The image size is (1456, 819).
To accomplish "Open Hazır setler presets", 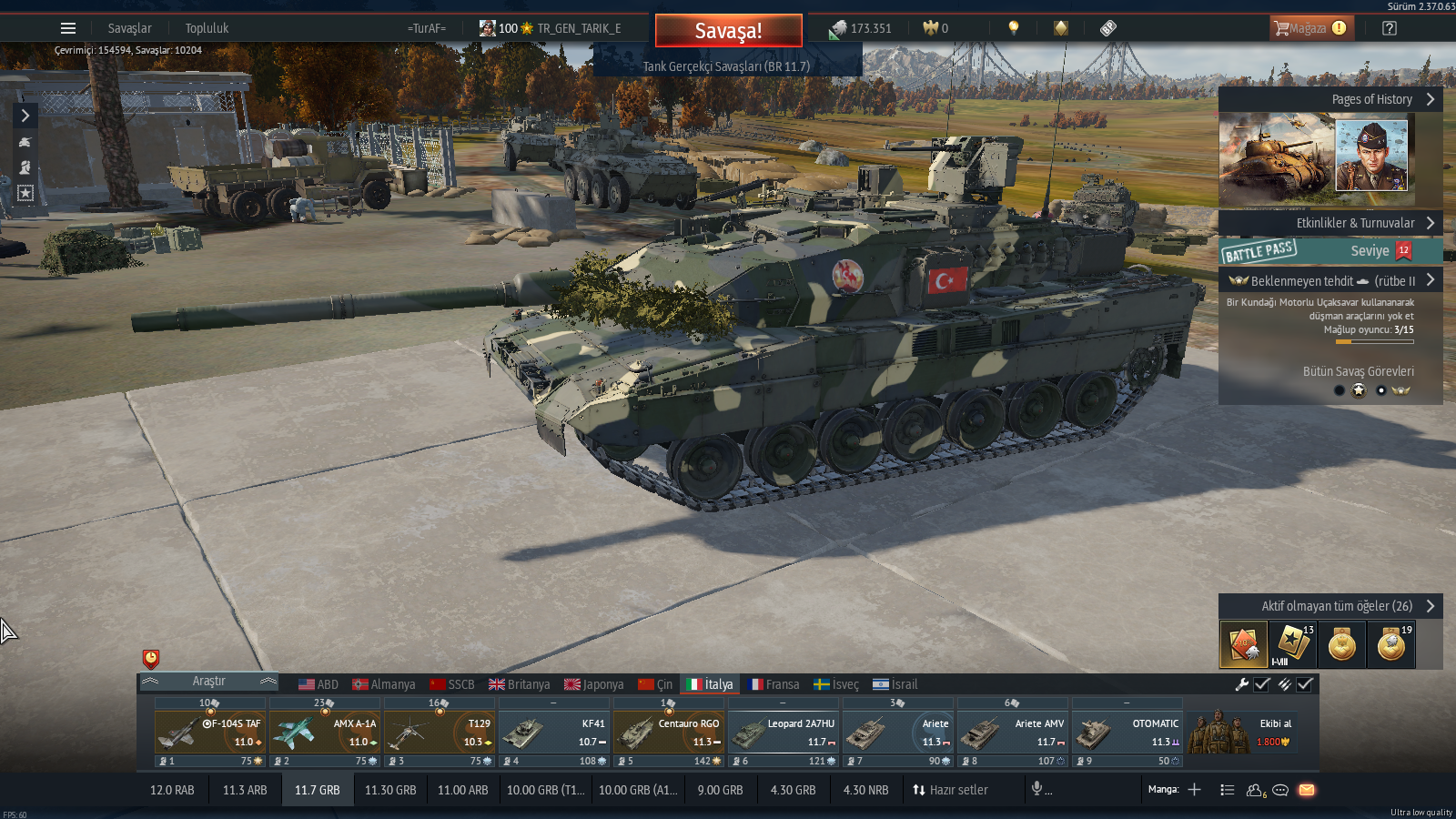I will point(950,790).
